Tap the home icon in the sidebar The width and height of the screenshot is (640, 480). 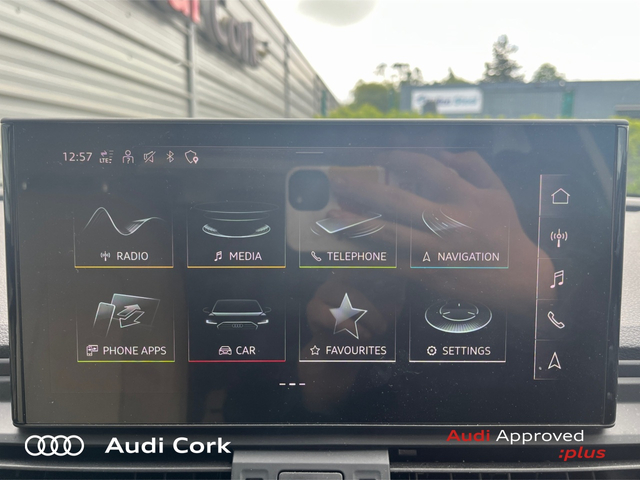point(559,196)
